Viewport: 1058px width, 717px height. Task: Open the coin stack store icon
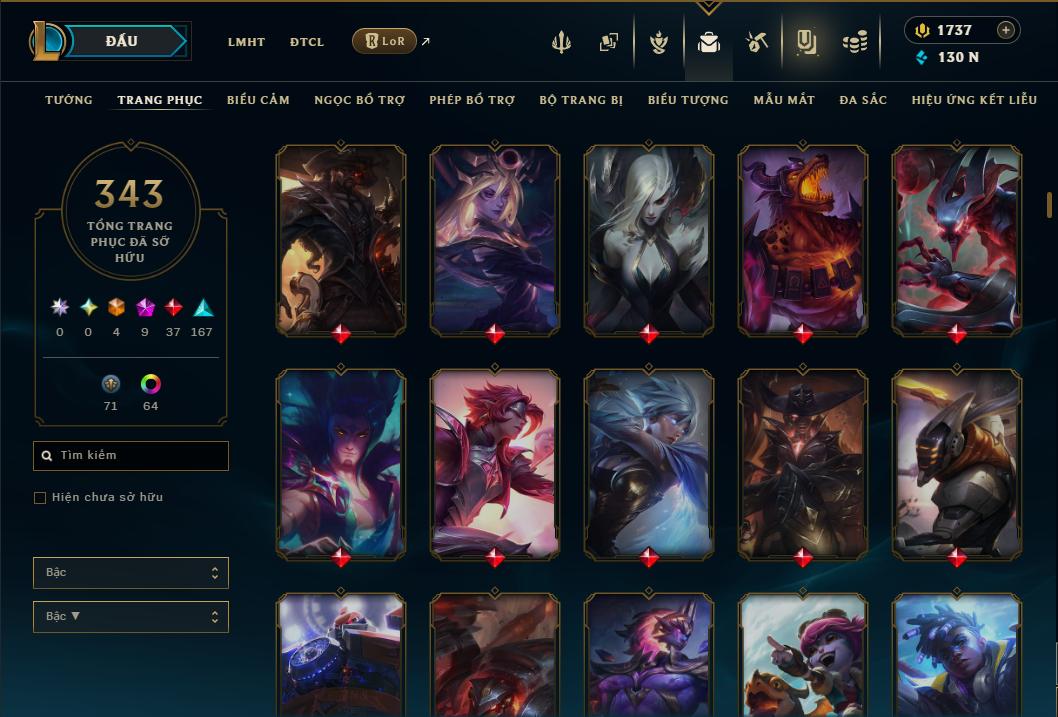pos(854,42)
